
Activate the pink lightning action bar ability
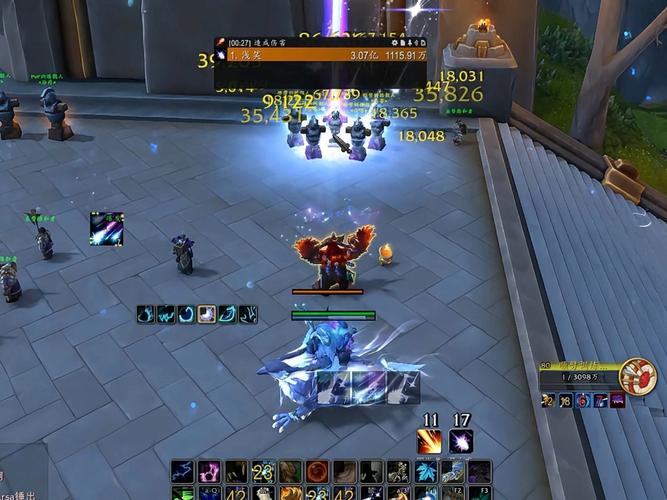[x=210, y=471]
